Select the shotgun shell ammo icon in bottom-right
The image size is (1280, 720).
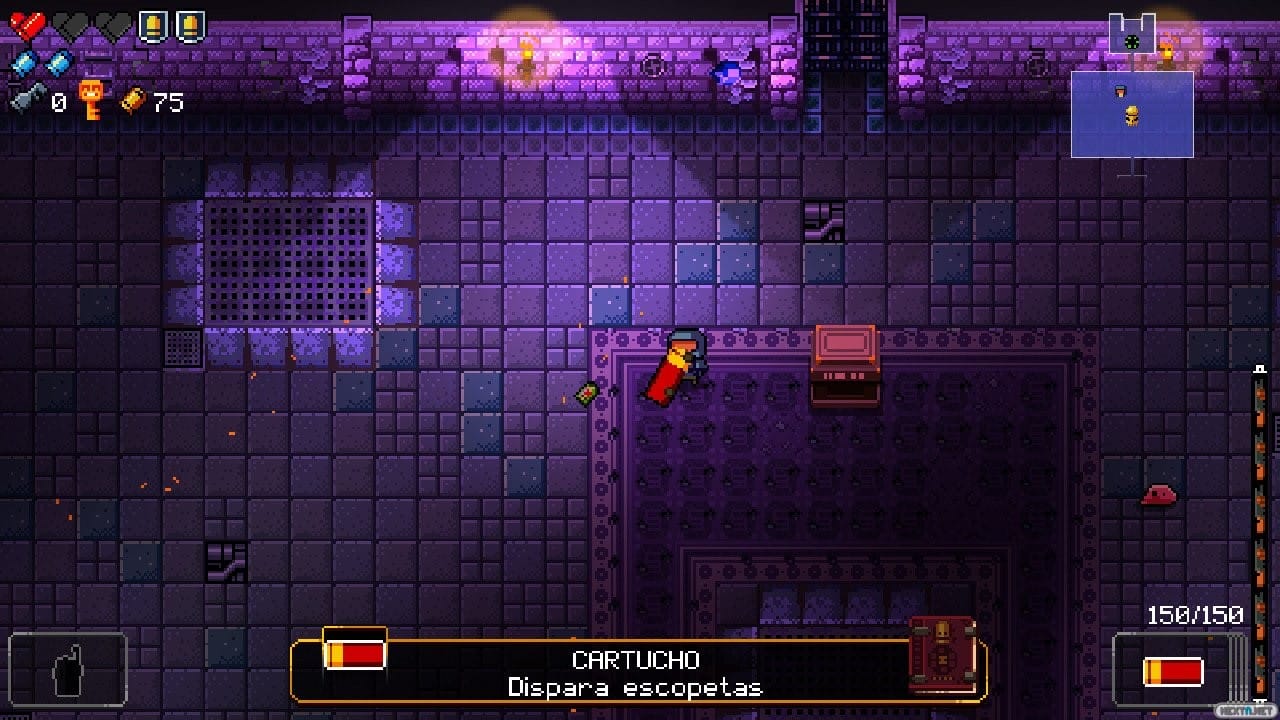tap(1172, 671)
